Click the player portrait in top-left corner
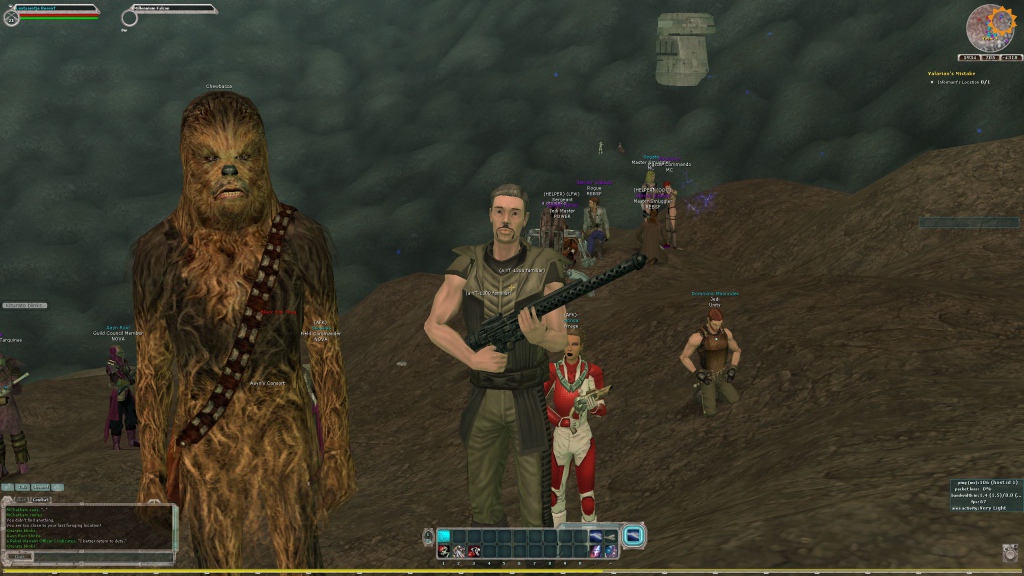 [11, 17]
